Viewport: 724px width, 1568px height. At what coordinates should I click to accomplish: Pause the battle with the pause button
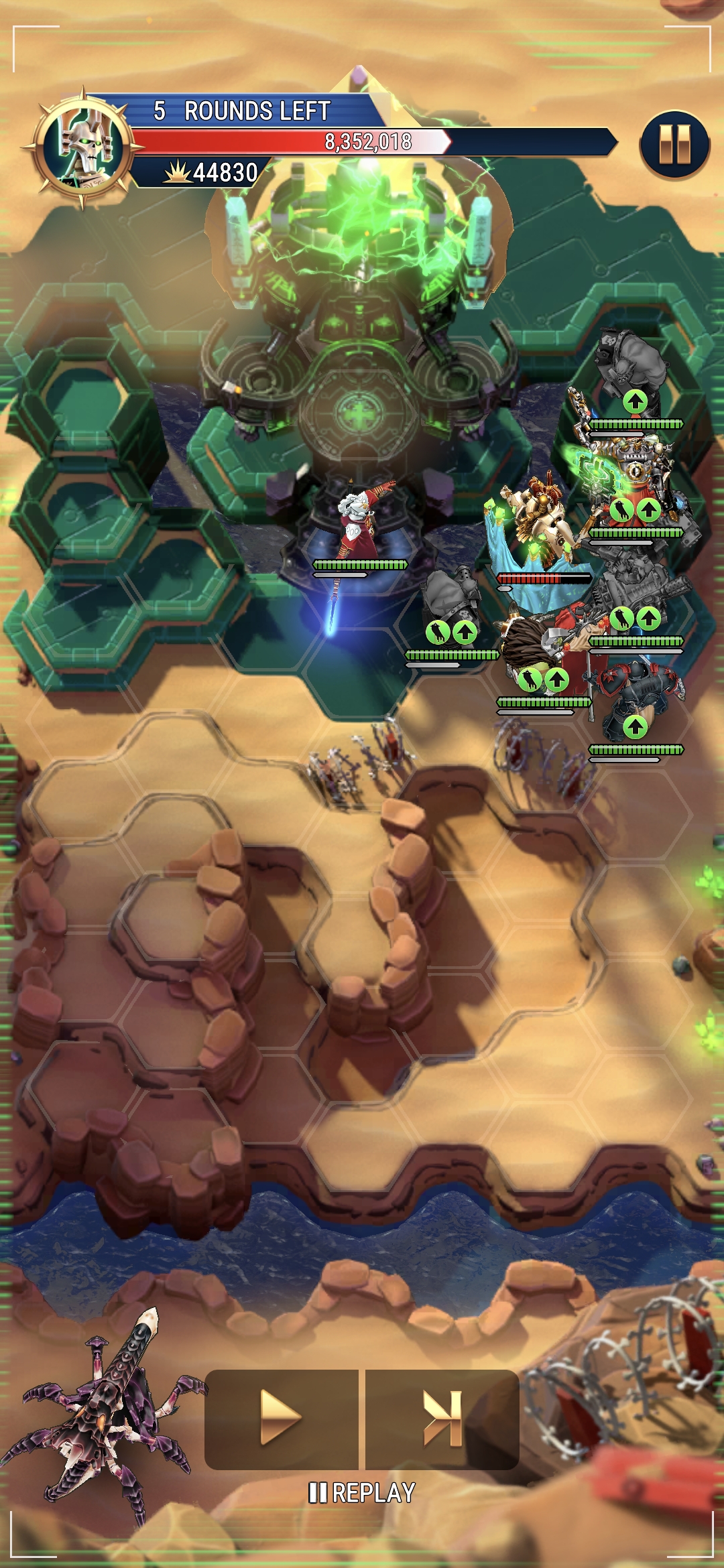[674, 145]
